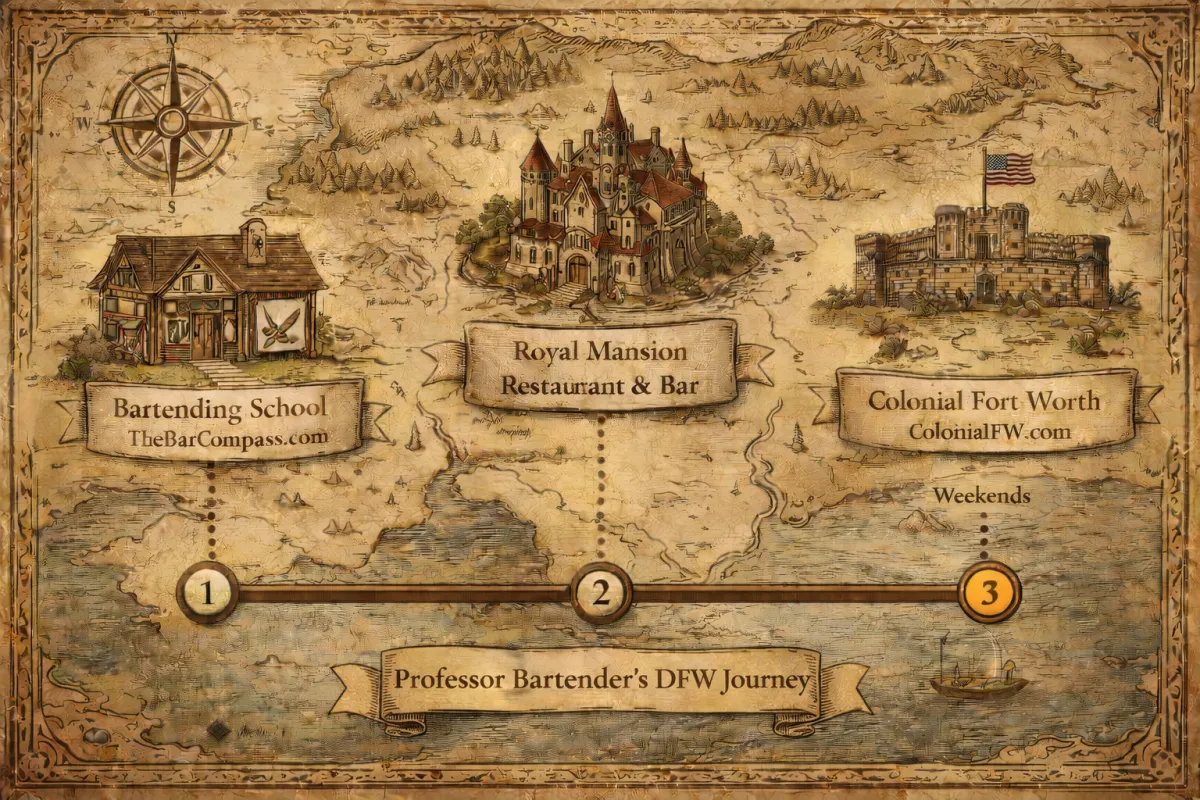Image resolution: width=1200 pixels, height=800 pixels.
Task: Open the Colonial Fort Worth banner
Action: point(984,413)
